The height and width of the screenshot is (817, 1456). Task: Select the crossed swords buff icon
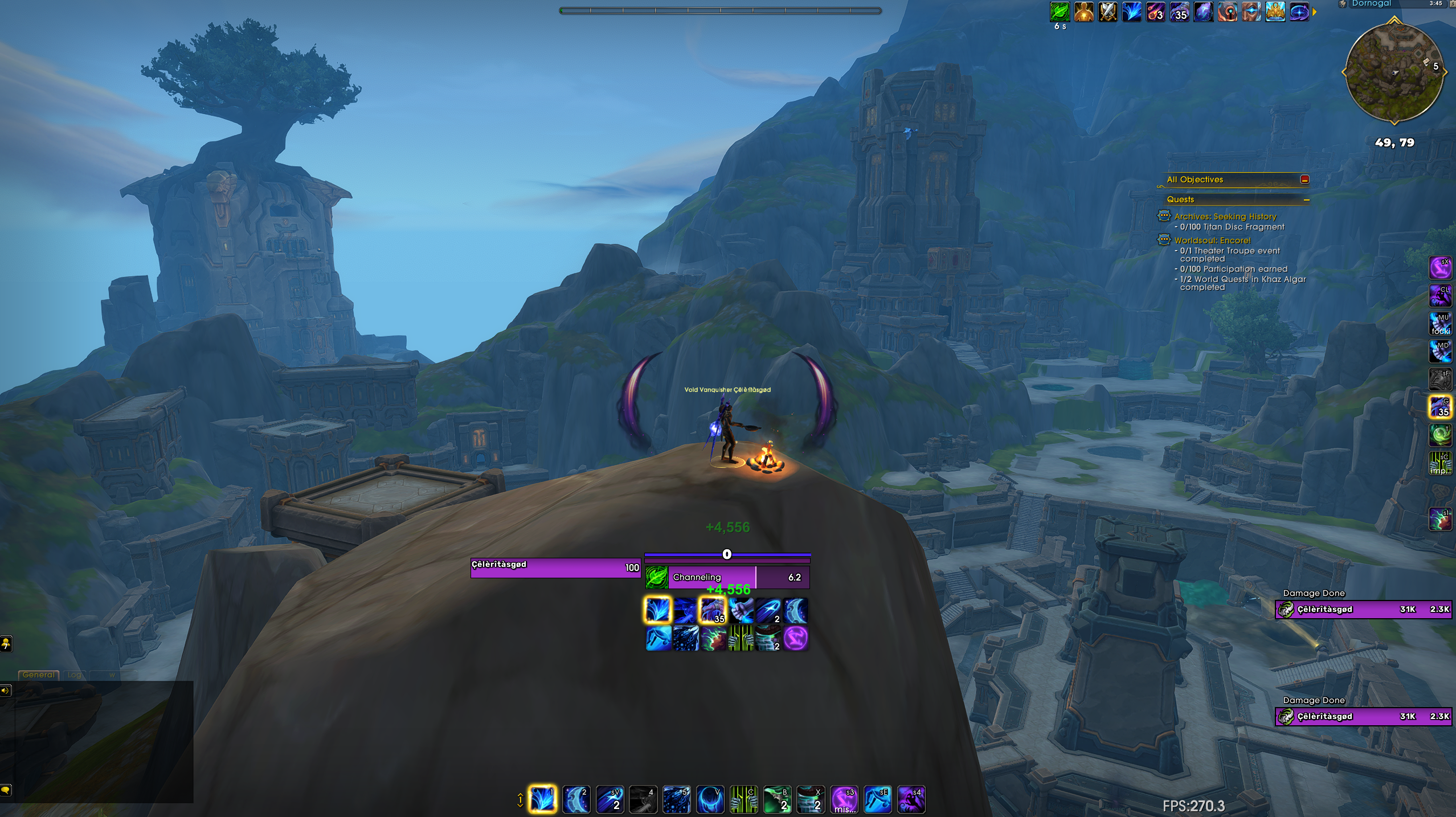click(1107, 12)
